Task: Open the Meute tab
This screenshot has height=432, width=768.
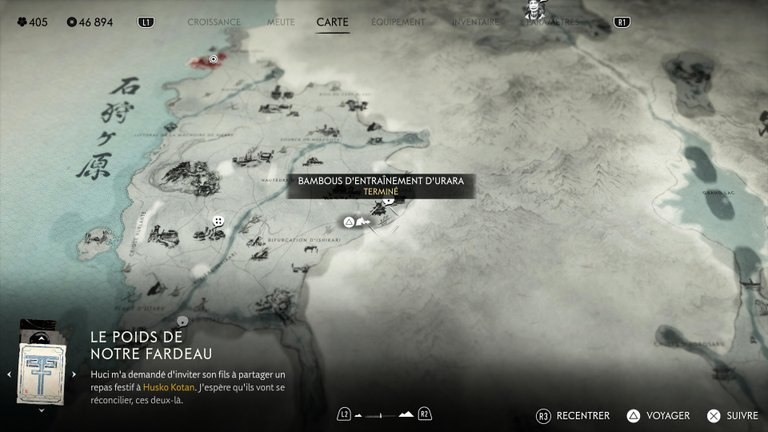Action: tap(279, 21)
